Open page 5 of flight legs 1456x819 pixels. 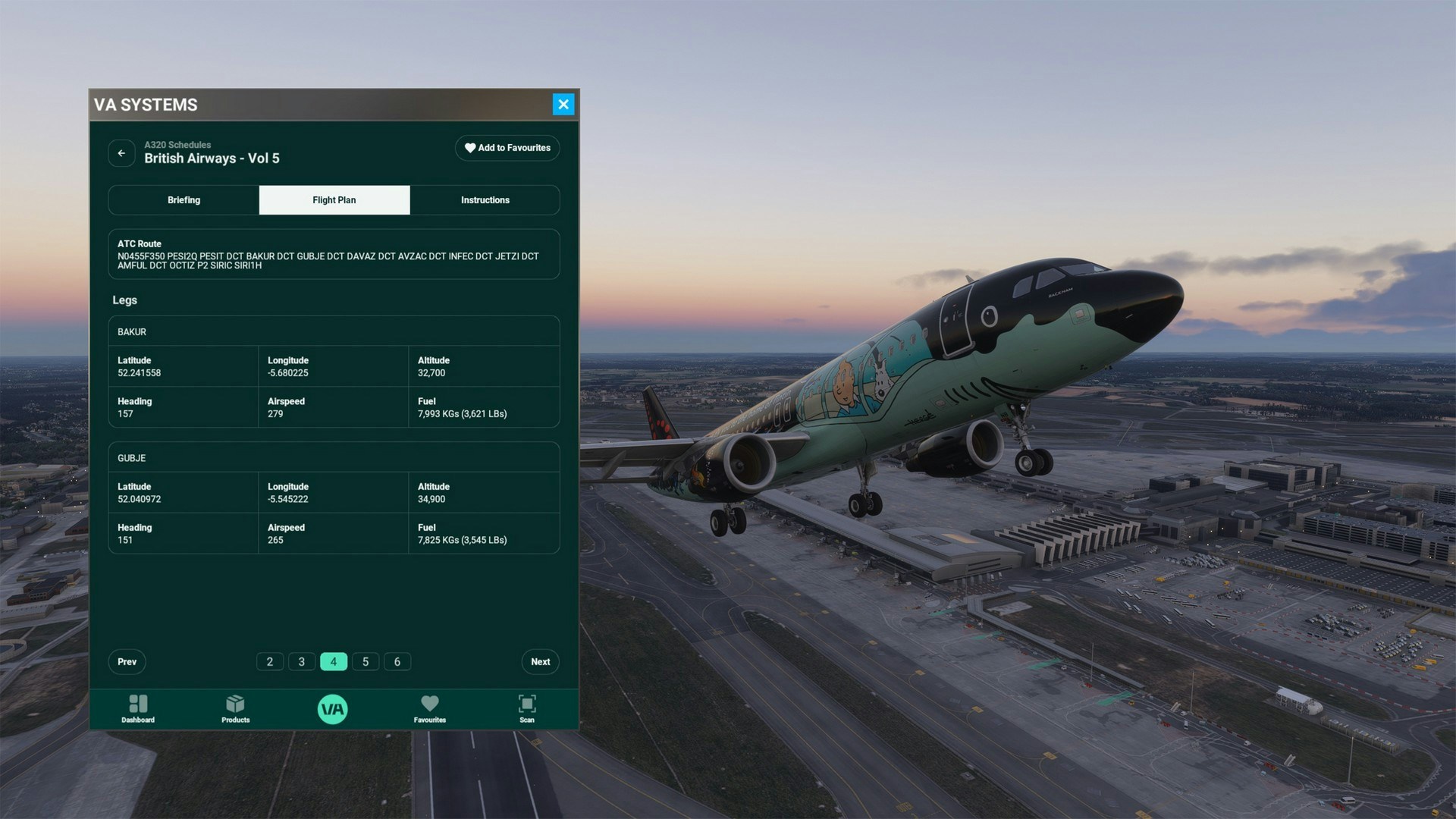coord(366,662)
